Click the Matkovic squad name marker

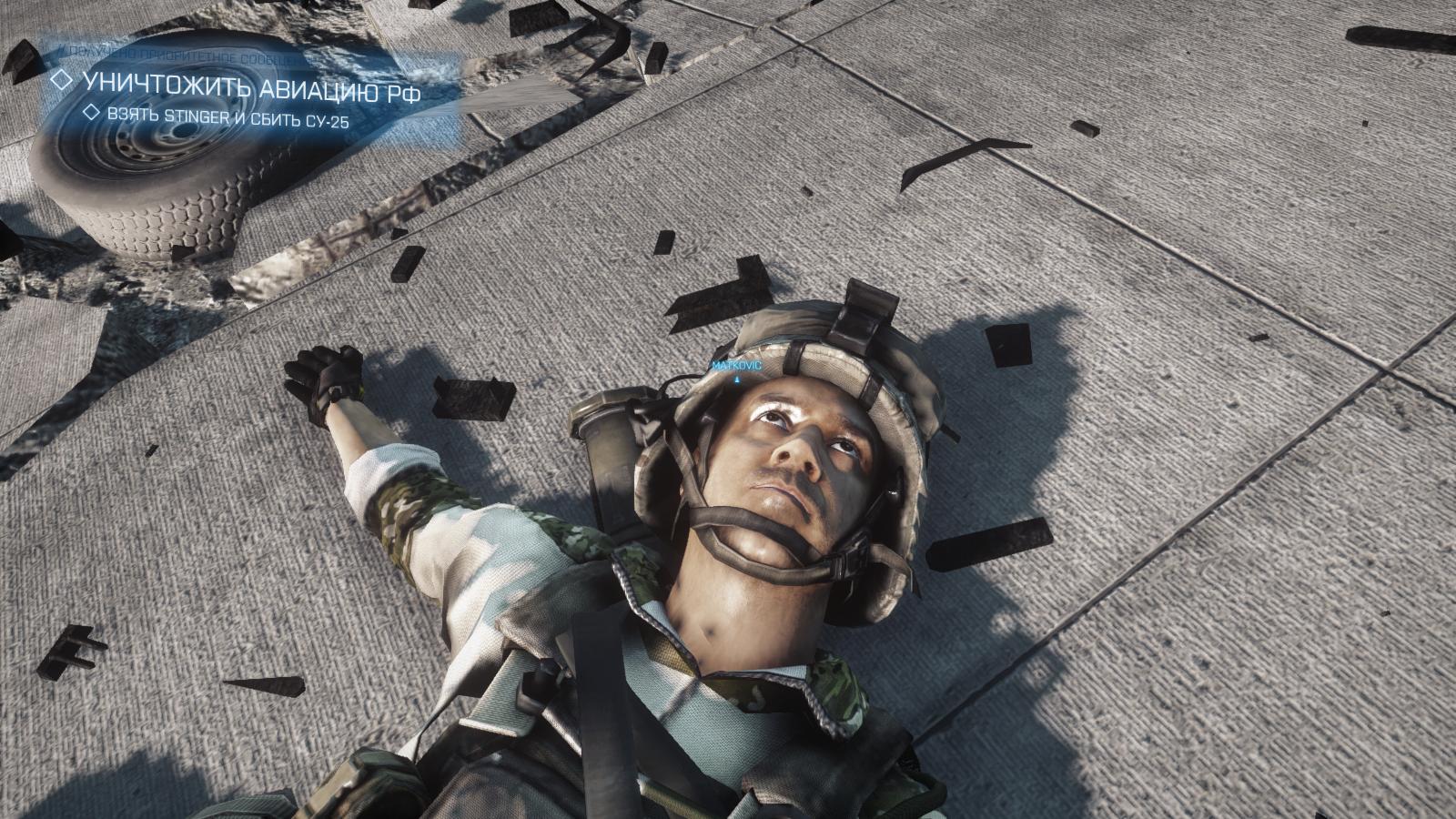pos(735,365)
